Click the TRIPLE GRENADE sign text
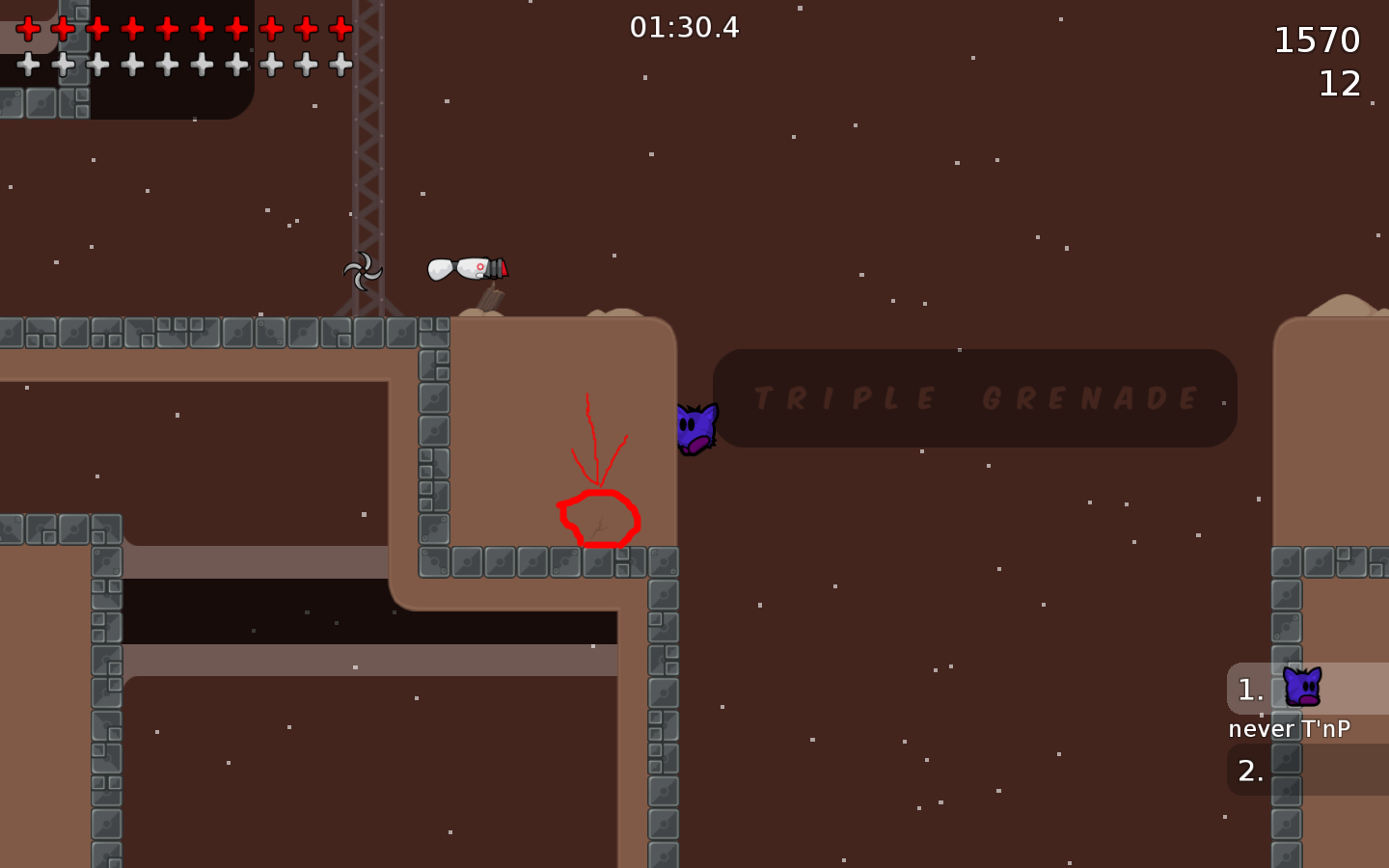The width and height of the screenshot is (1389, 868). coord(974,398)
